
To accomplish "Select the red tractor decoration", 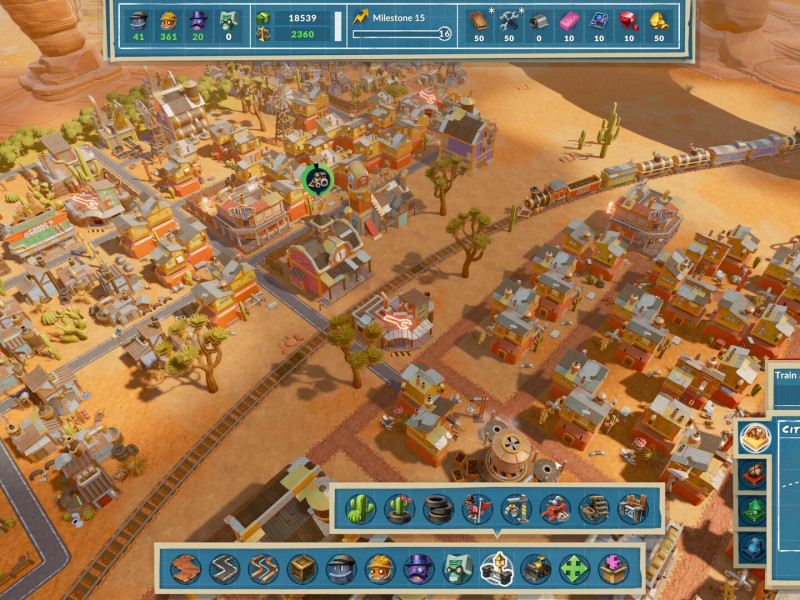I will 555,510.
